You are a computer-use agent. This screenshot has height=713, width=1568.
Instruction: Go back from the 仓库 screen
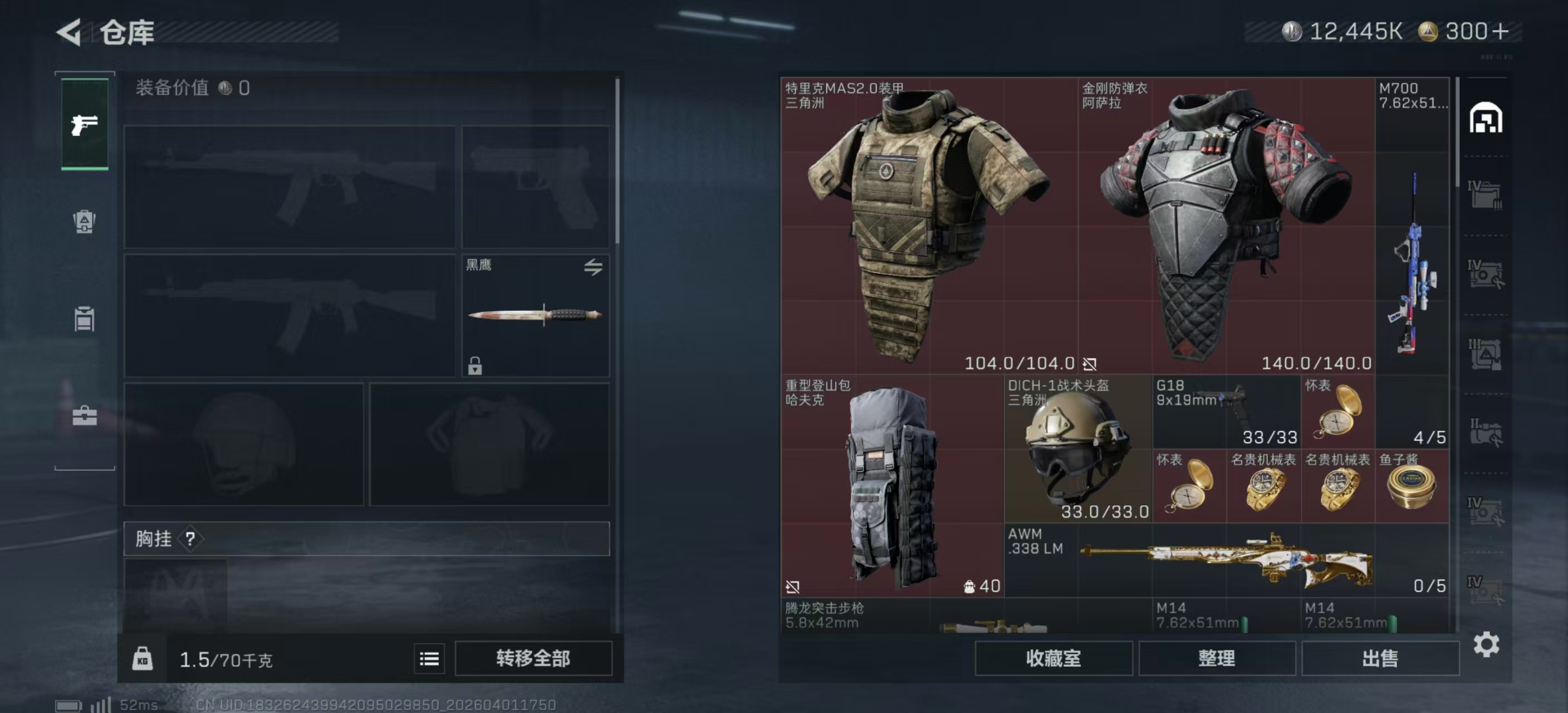pos(70,32)
